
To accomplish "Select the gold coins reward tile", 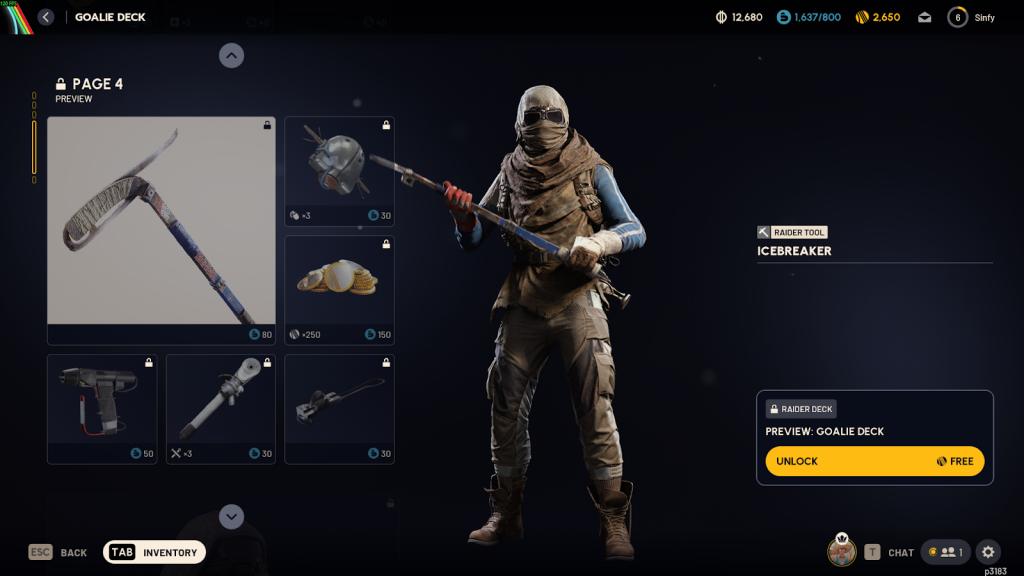I will (339, 290).
